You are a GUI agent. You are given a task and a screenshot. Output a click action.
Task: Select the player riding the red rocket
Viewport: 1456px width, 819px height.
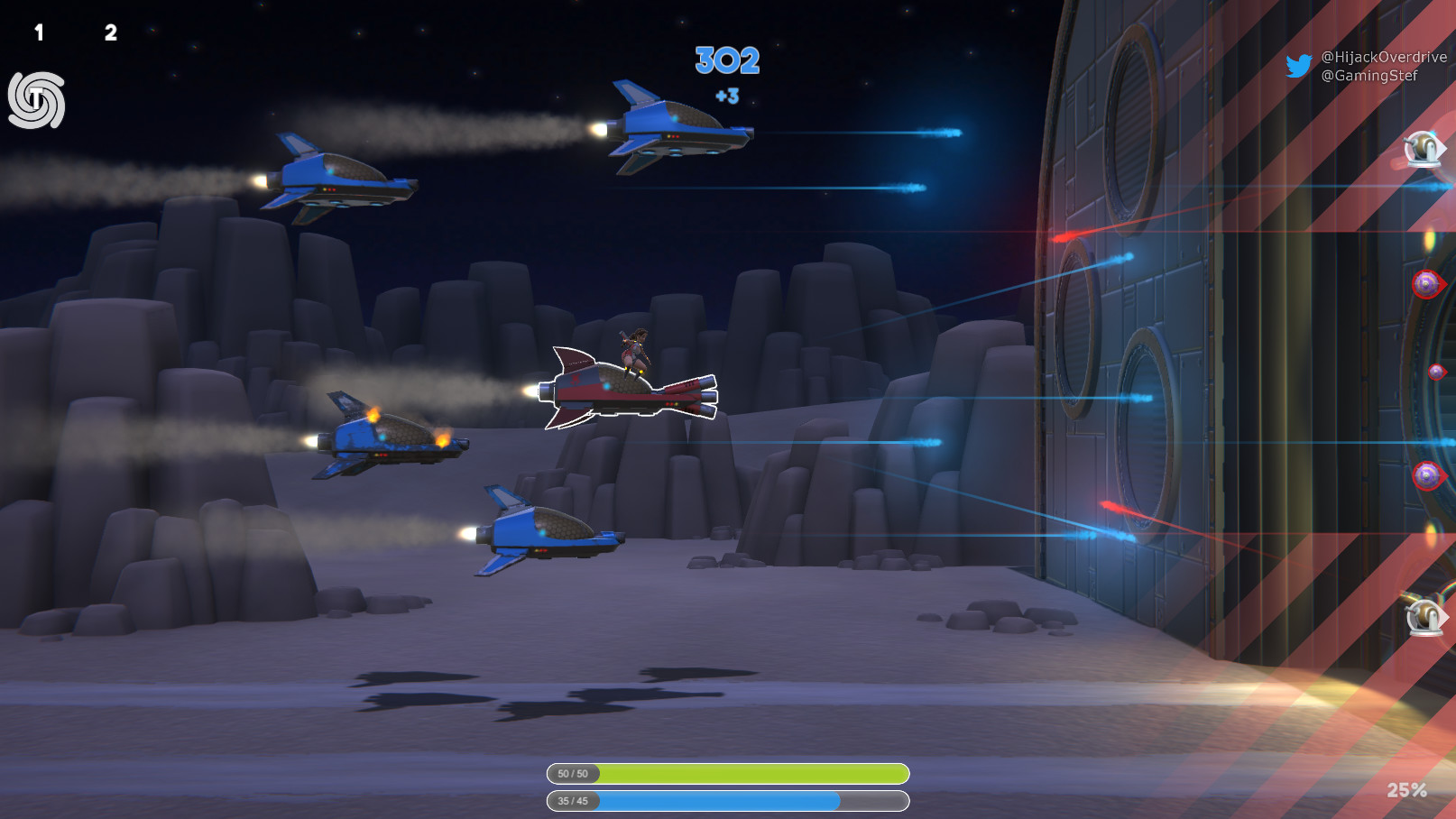(x=637, y=352)
